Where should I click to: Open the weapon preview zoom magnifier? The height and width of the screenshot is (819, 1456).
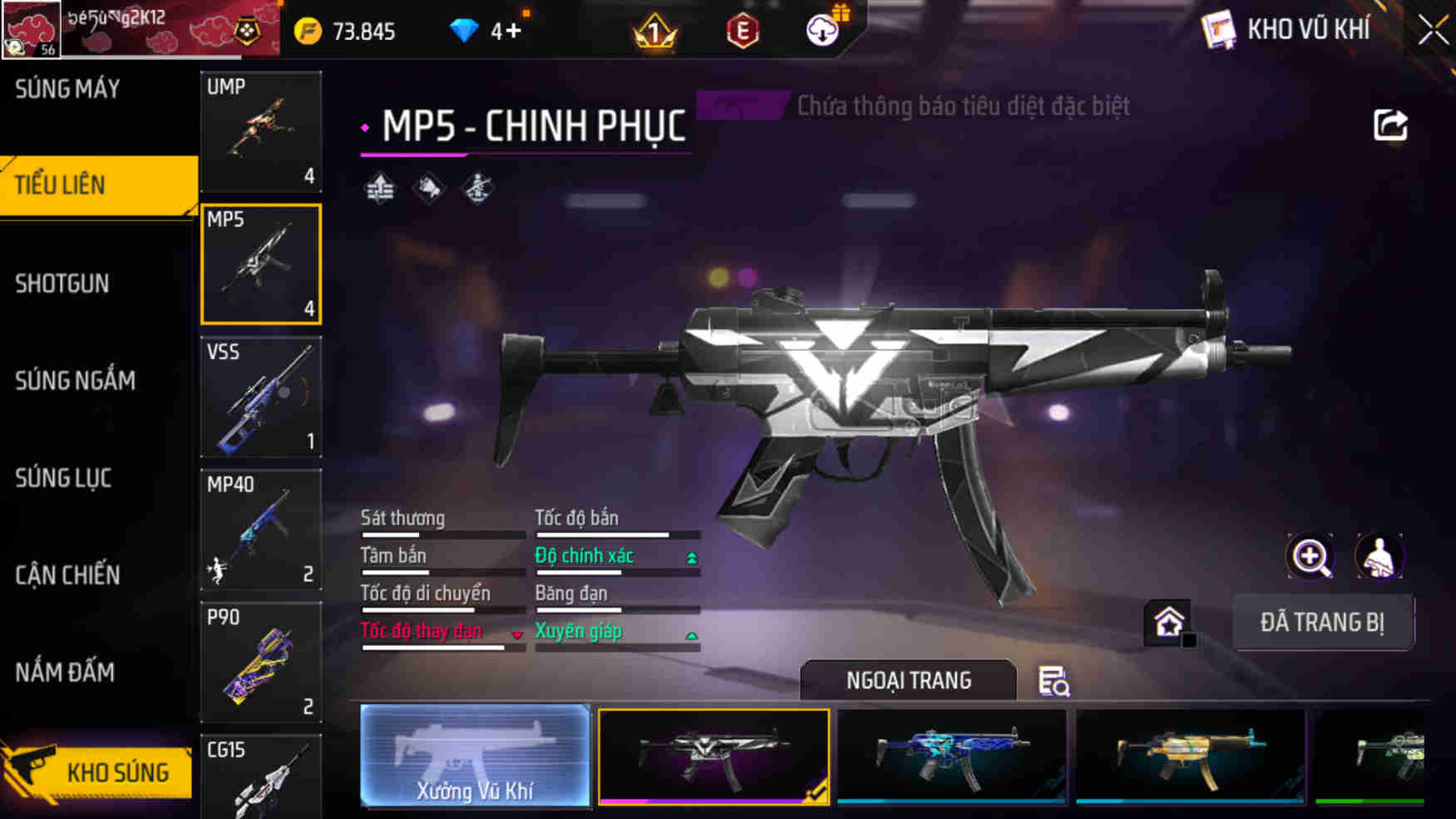tap(1311, 556)
